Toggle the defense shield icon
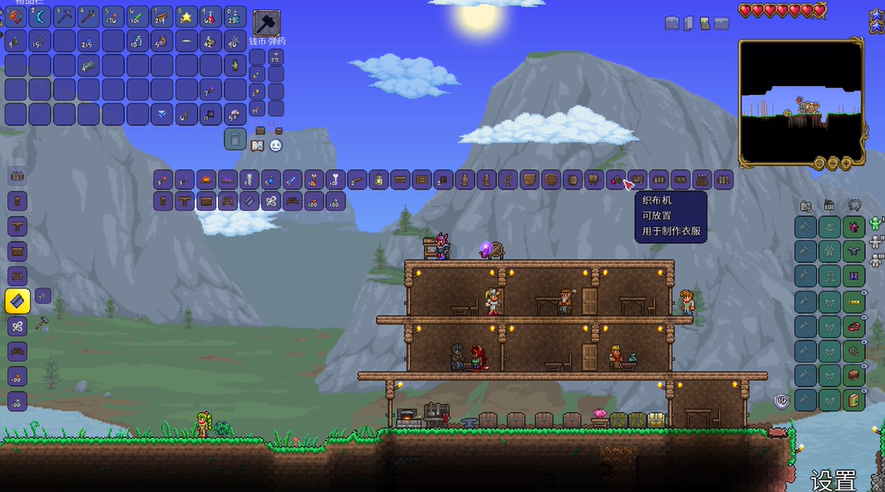This screenshot has width=885, height=492. (782, 400)
